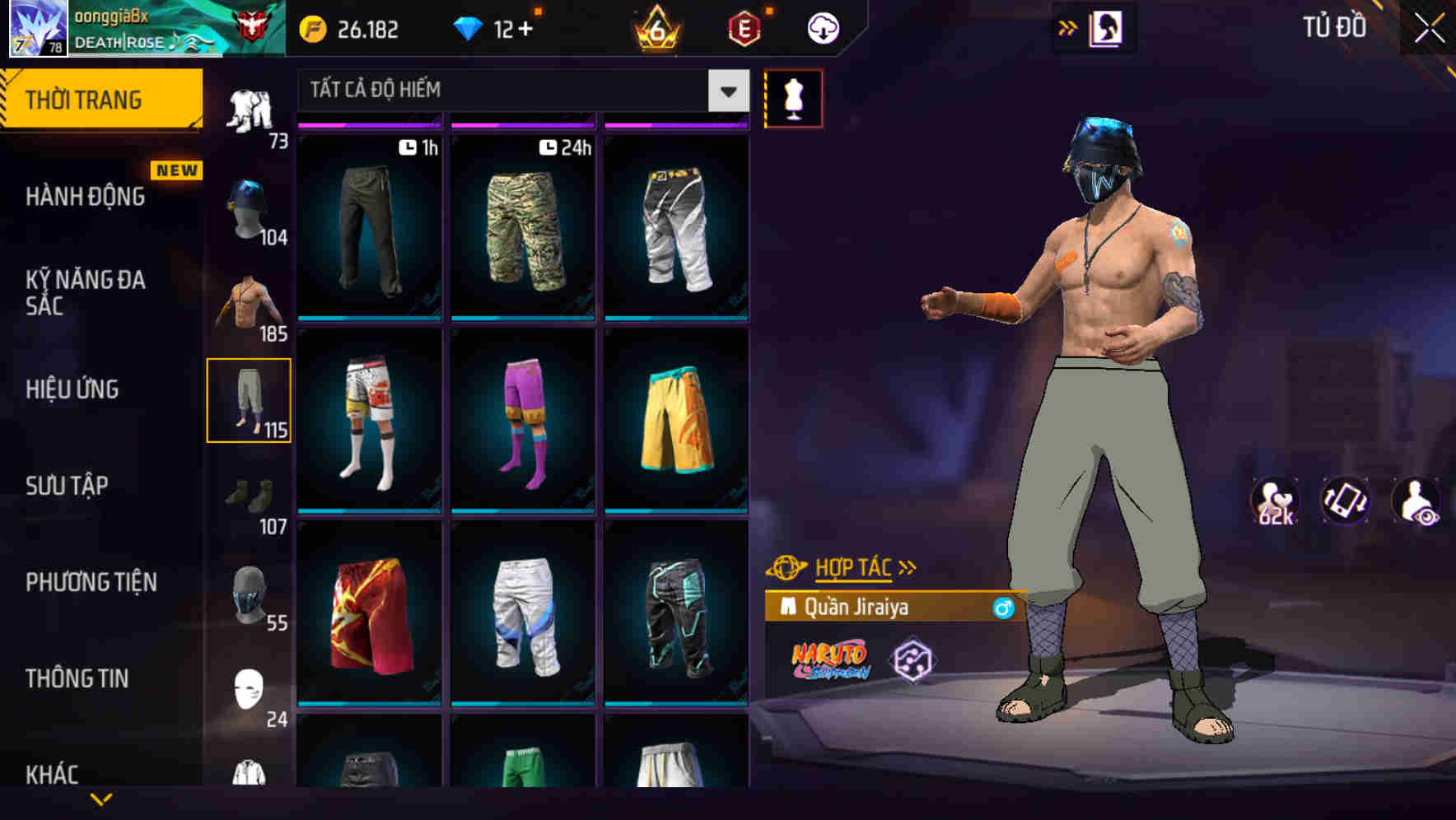Open the cloud download icon
The height and width of the screenshot is (820, 1456).
821,27
